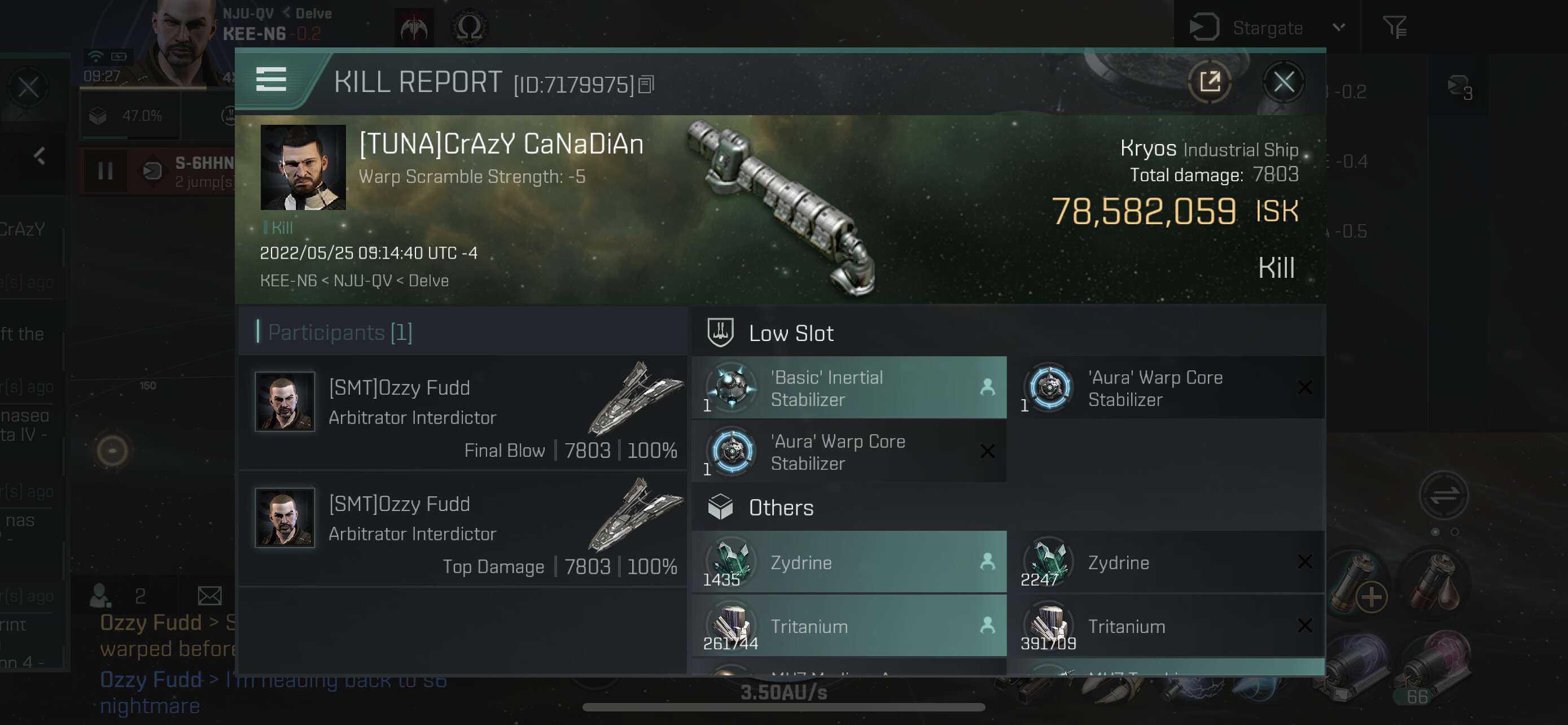Close the Kill Report window
1568x725 pixels.
tap(1283, 81)
